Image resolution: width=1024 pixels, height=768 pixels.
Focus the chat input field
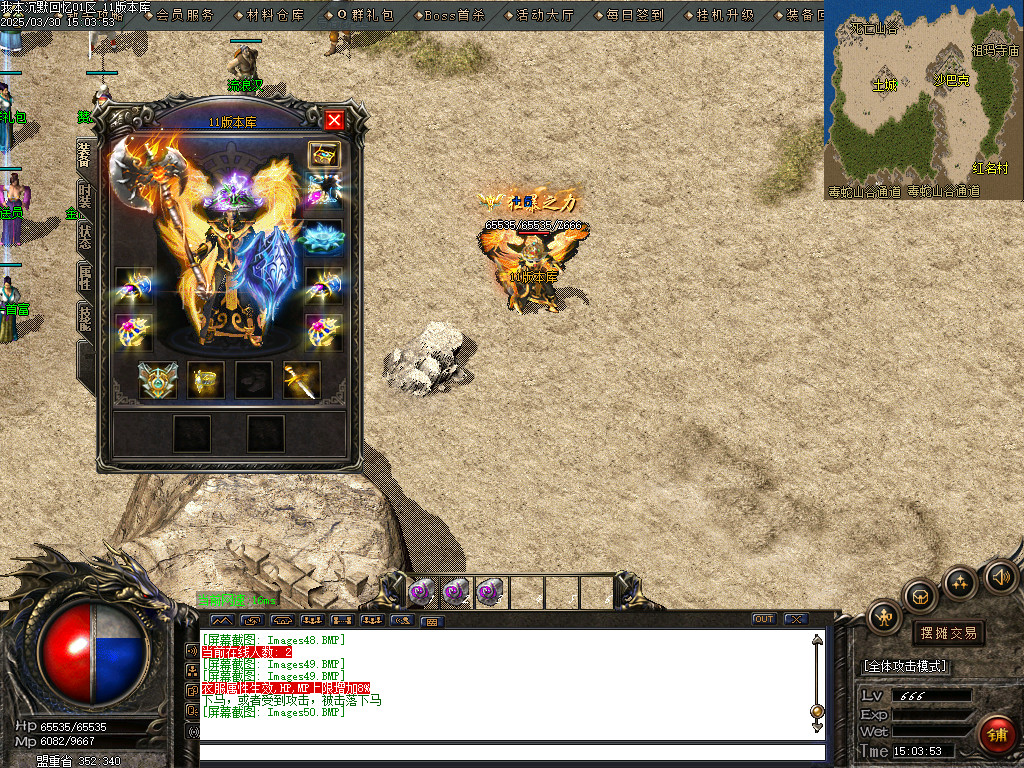click(512, 752)
